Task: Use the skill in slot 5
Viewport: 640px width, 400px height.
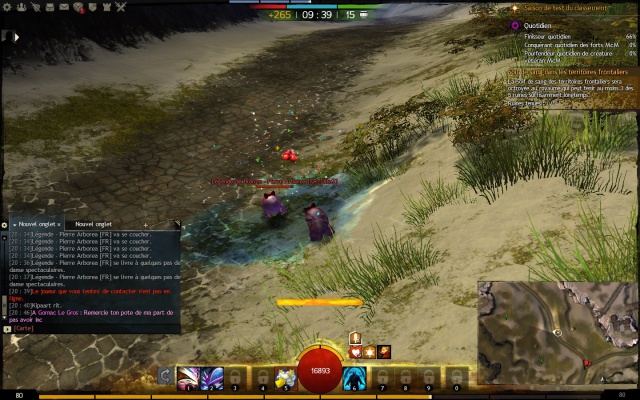Action: point(284,378)
